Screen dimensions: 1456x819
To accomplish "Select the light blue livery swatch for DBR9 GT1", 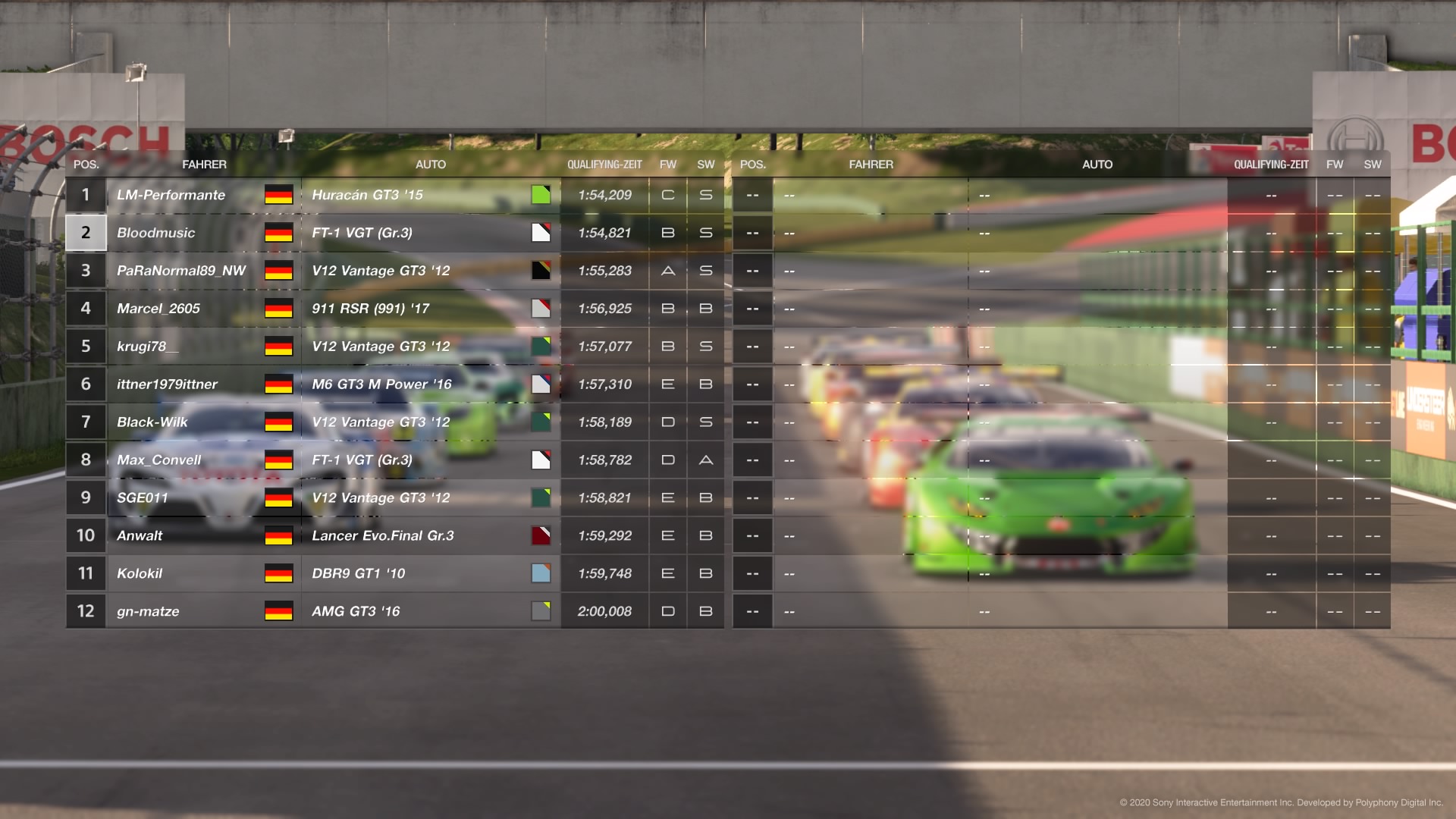I will (541, 573).
